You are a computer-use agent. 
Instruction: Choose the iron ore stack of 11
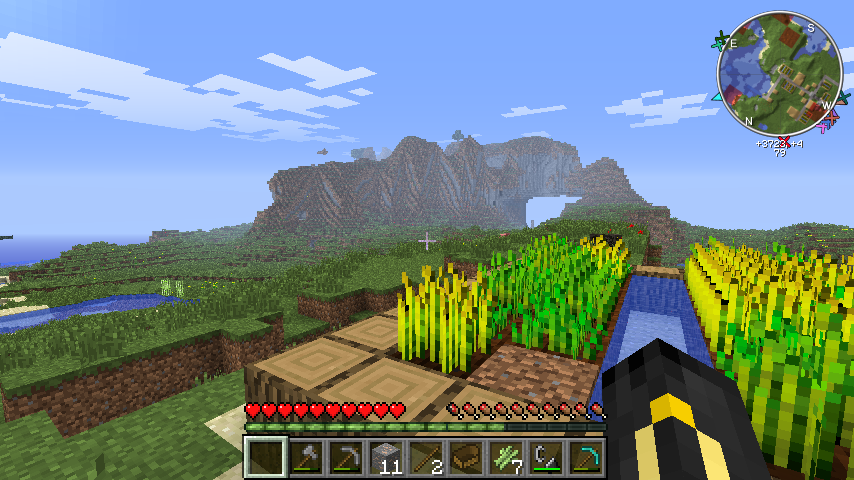coord(386,458)
